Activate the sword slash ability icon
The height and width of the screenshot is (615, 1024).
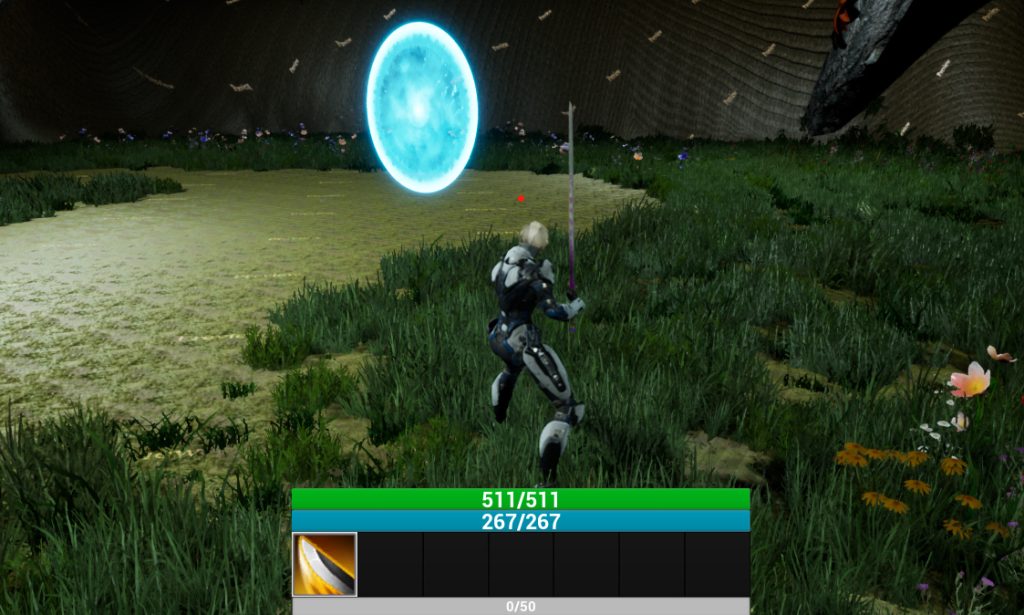[324, 564]
